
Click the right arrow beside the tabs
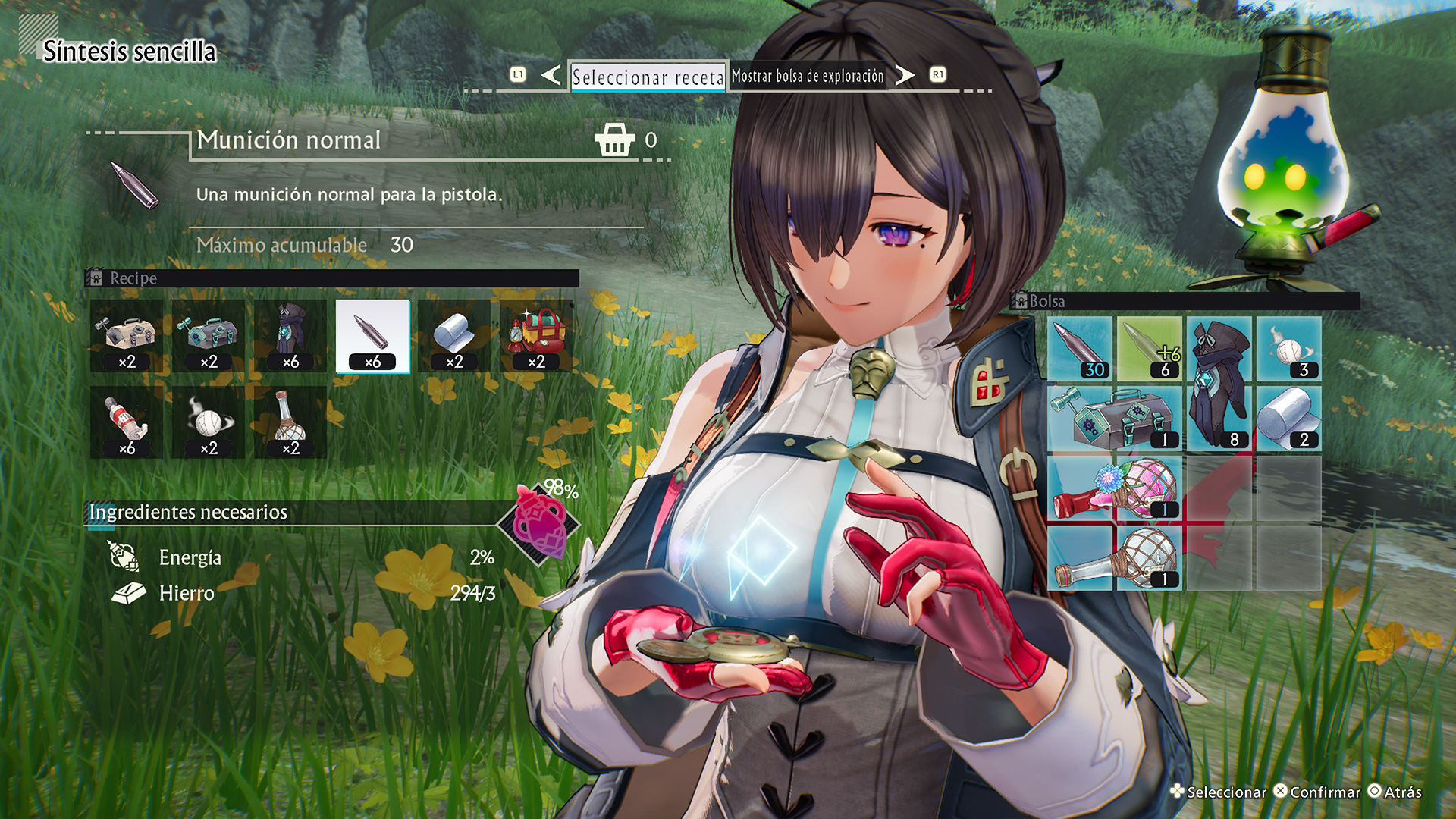tap(904, 75)
